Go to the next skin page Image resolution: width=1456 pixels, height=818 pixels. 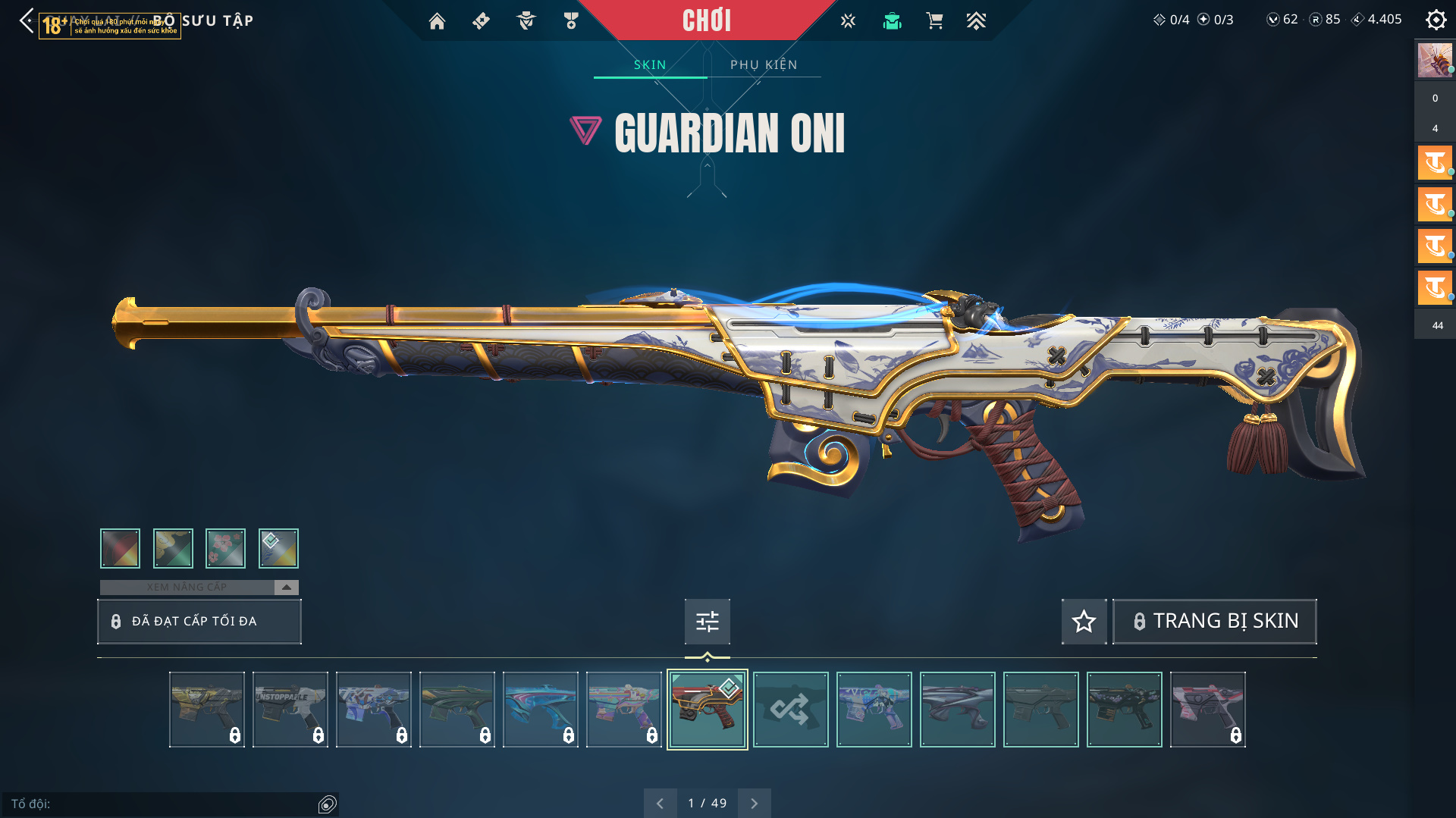[754, 803]
